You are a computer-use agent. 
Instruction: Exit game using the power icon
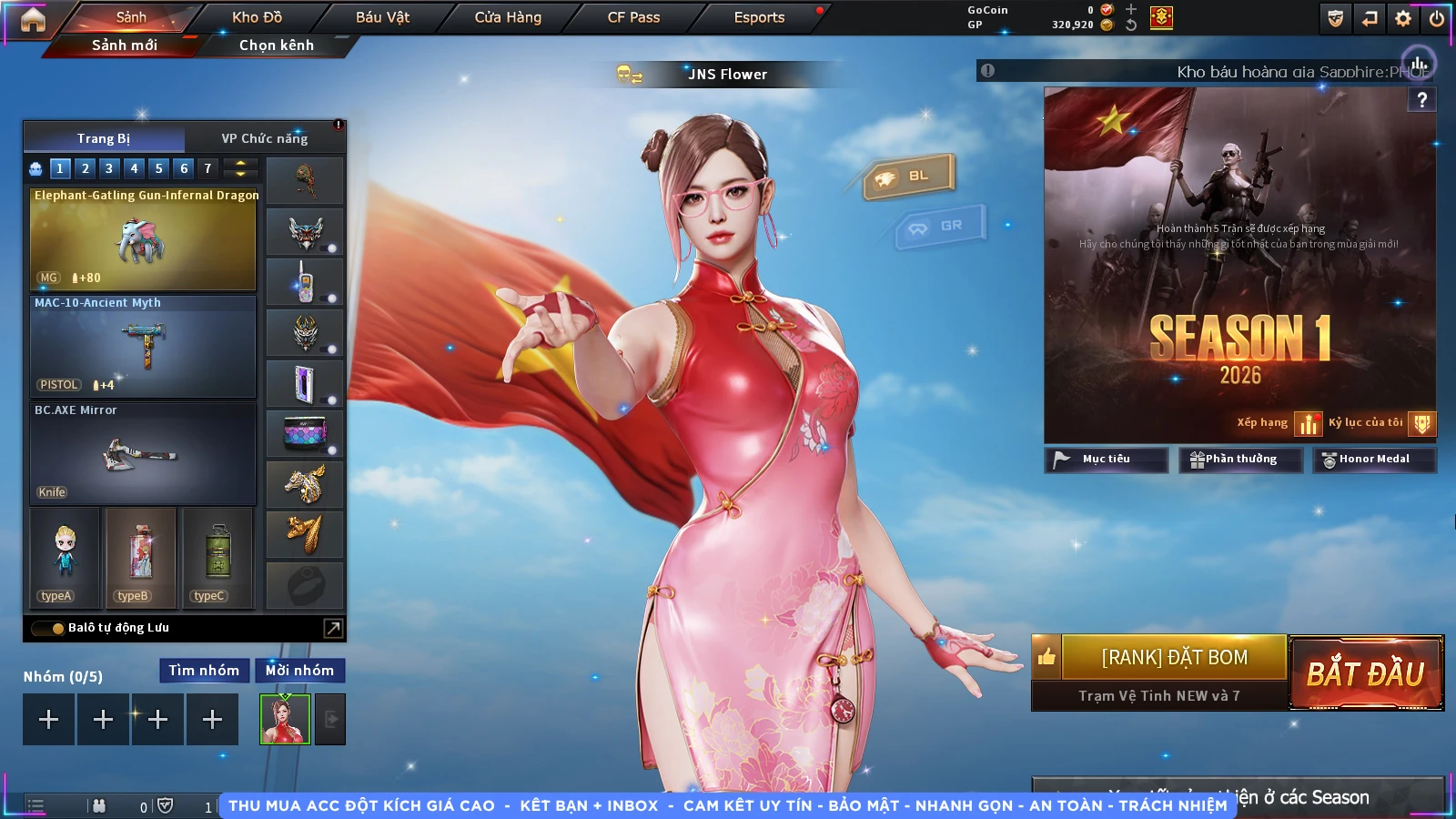pyautogui.click(x=1437, y=18)
